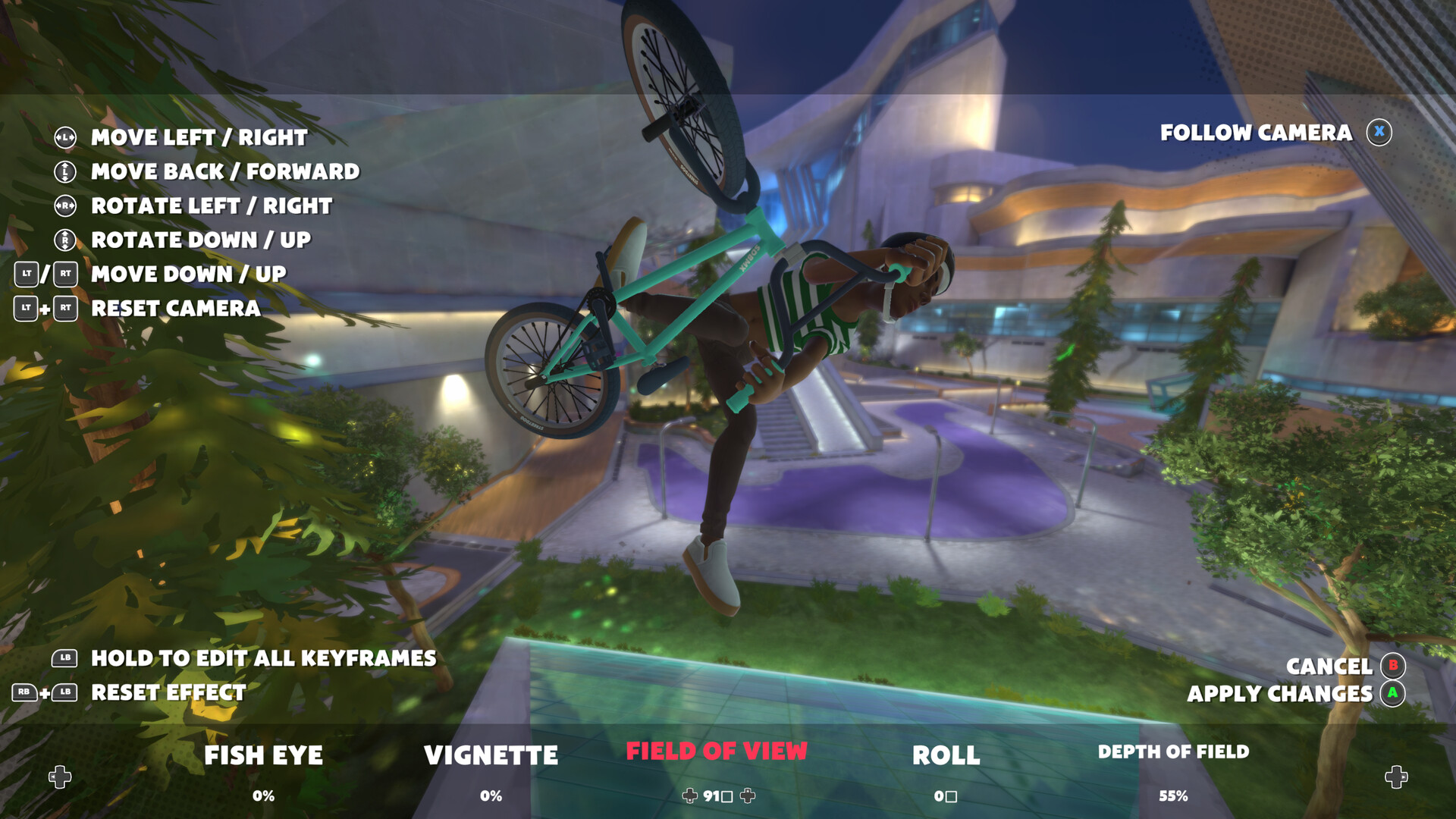Switch to the Depth of Field tab
This screenshot has height=819, width=1456.
tap(1174, 753)
